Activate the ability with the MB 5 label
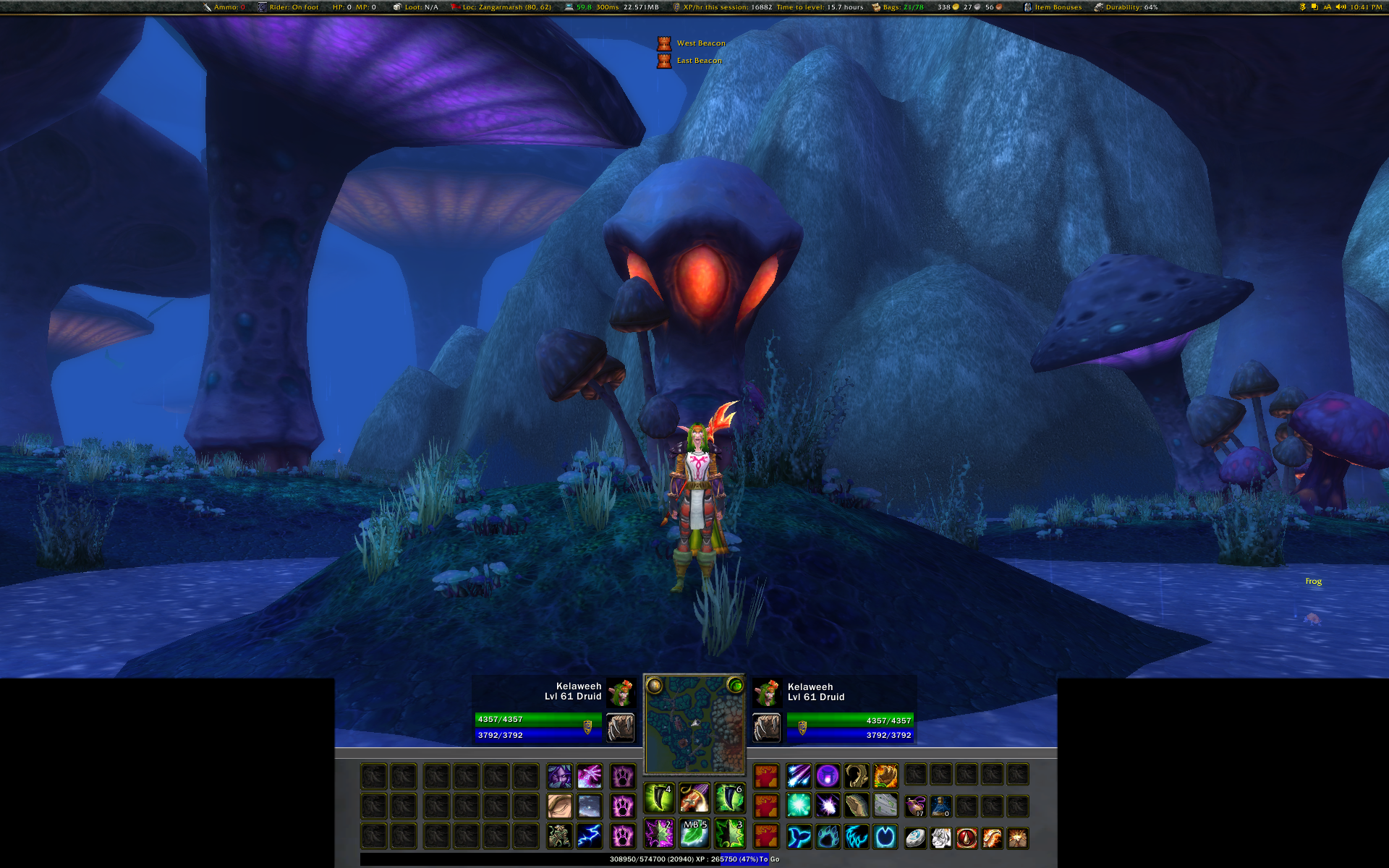The height and width of the screenshot is (868, 1389). (694, 835)
